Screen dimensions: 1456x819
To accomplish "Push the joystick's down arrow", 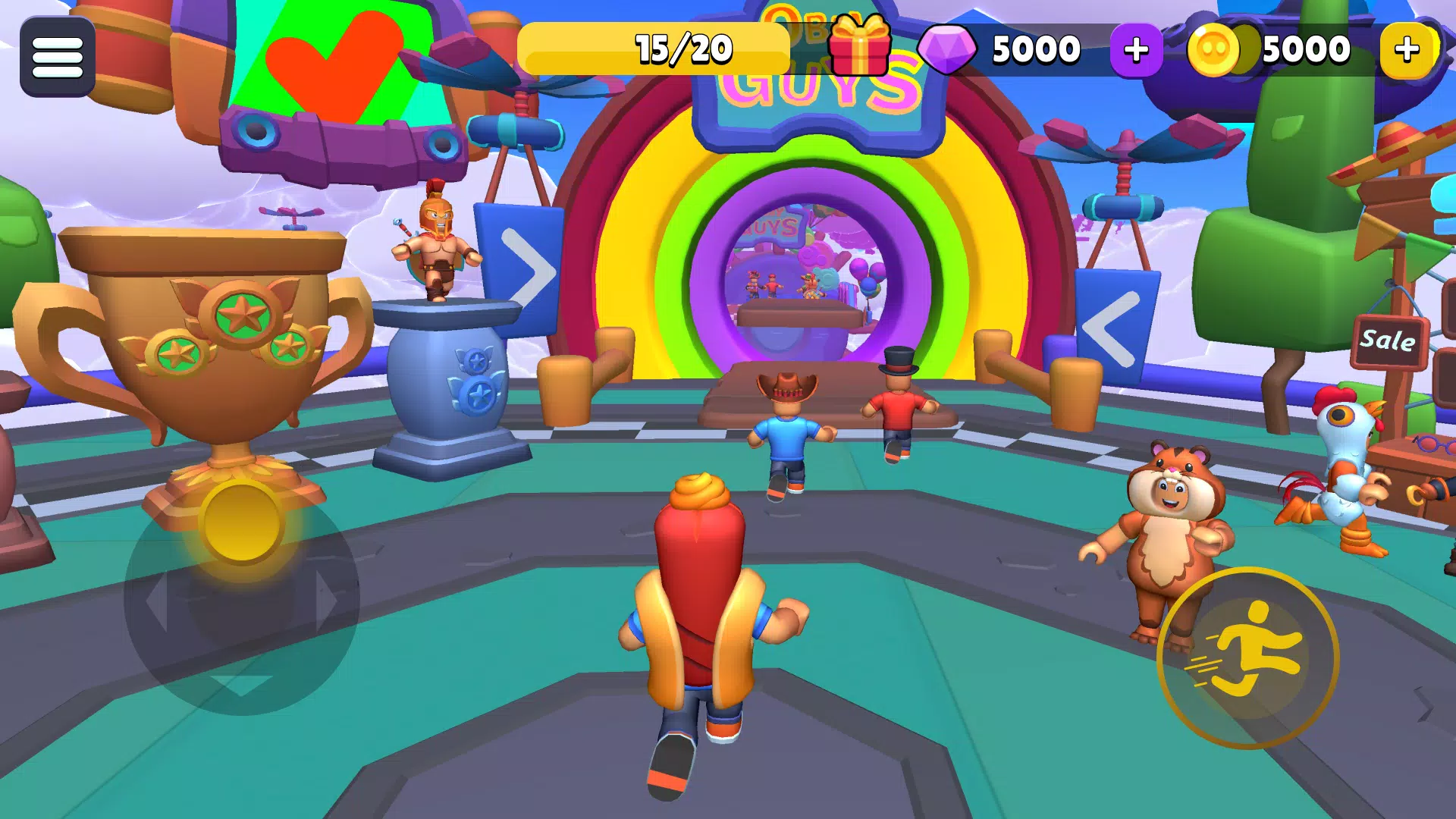I will 242,684.
